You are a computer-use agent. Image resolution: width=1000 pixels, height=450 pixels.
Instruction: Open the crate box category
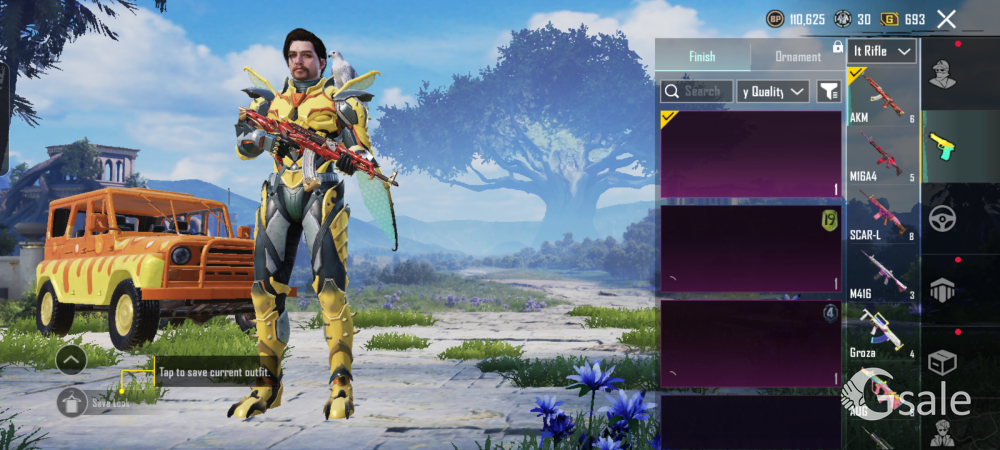[x=942, y=361]
